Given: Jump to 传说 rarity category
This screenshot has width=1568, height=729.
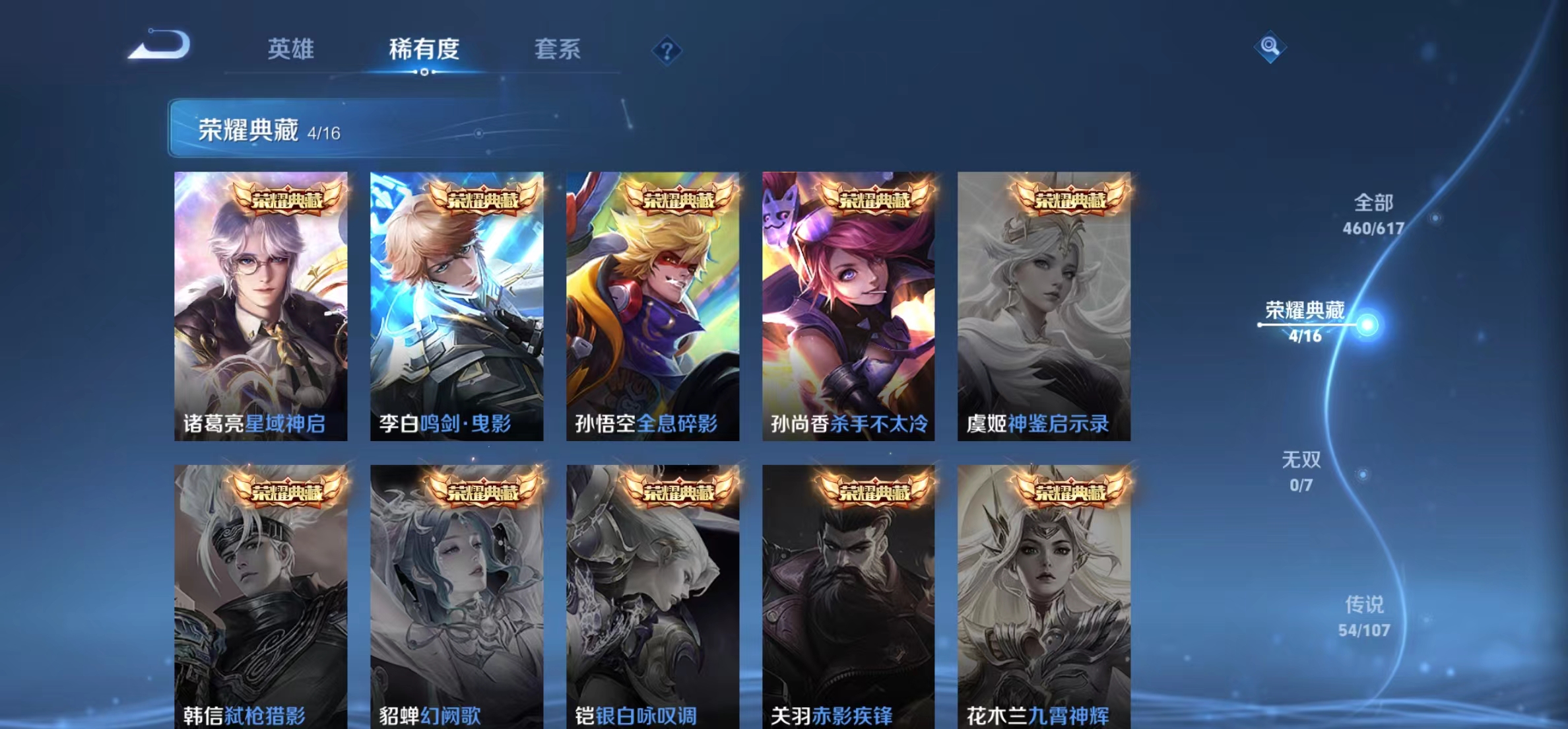Looking at the screenshot, I should click(x=1364, y=616).
